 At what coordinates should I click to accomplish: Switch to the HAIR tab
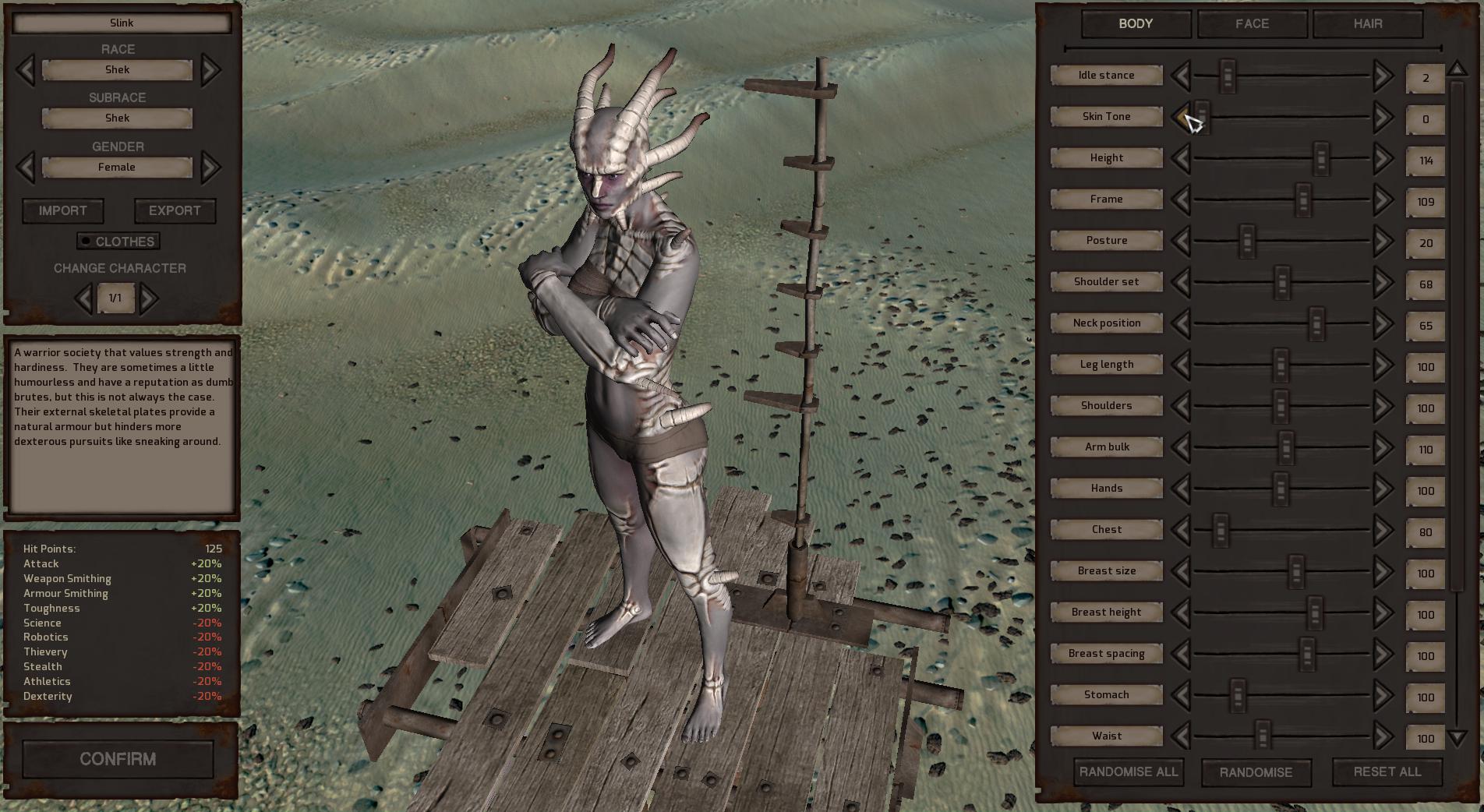point(1366,24)
